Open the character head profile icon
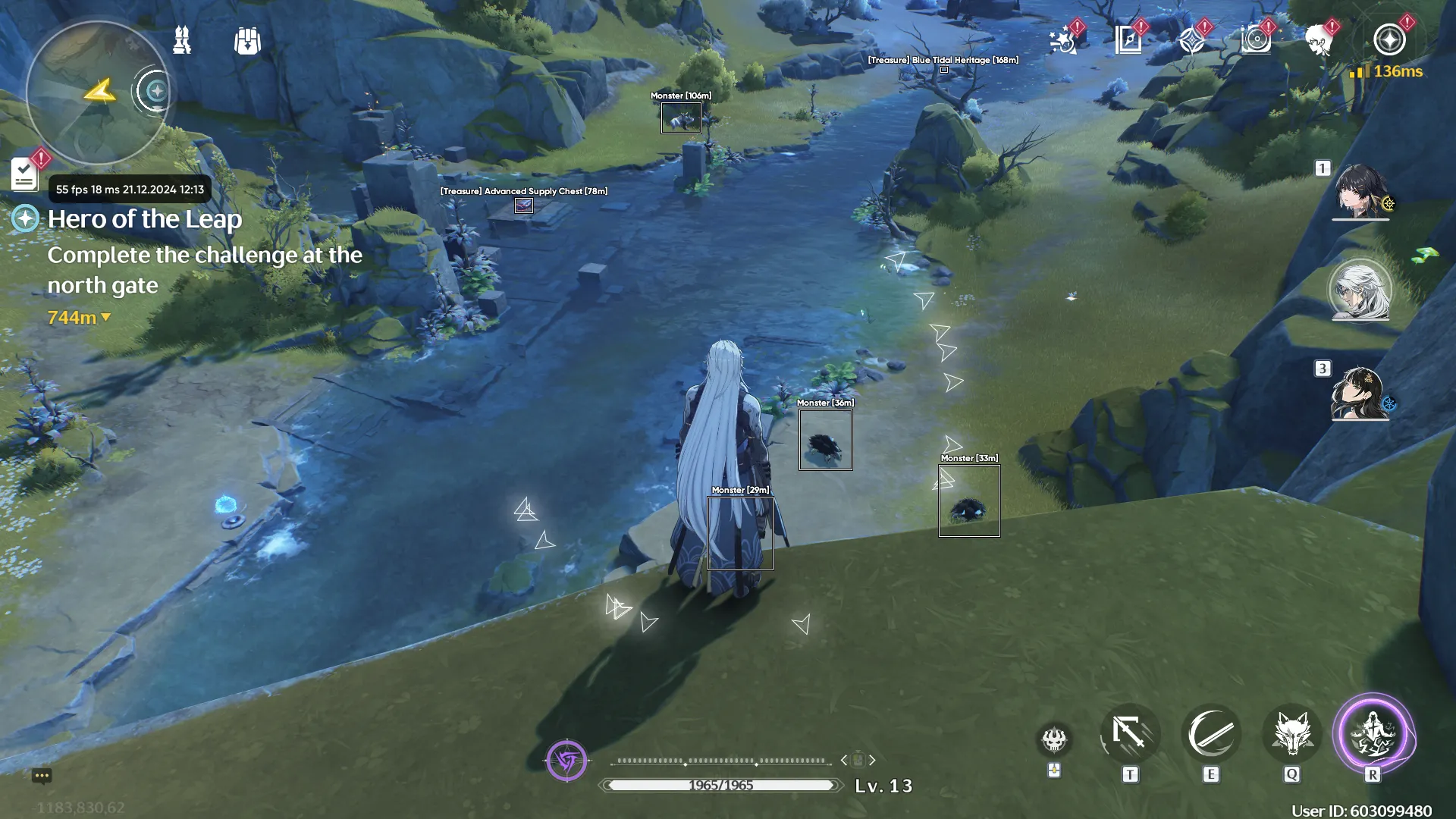 pos(1320,40)
